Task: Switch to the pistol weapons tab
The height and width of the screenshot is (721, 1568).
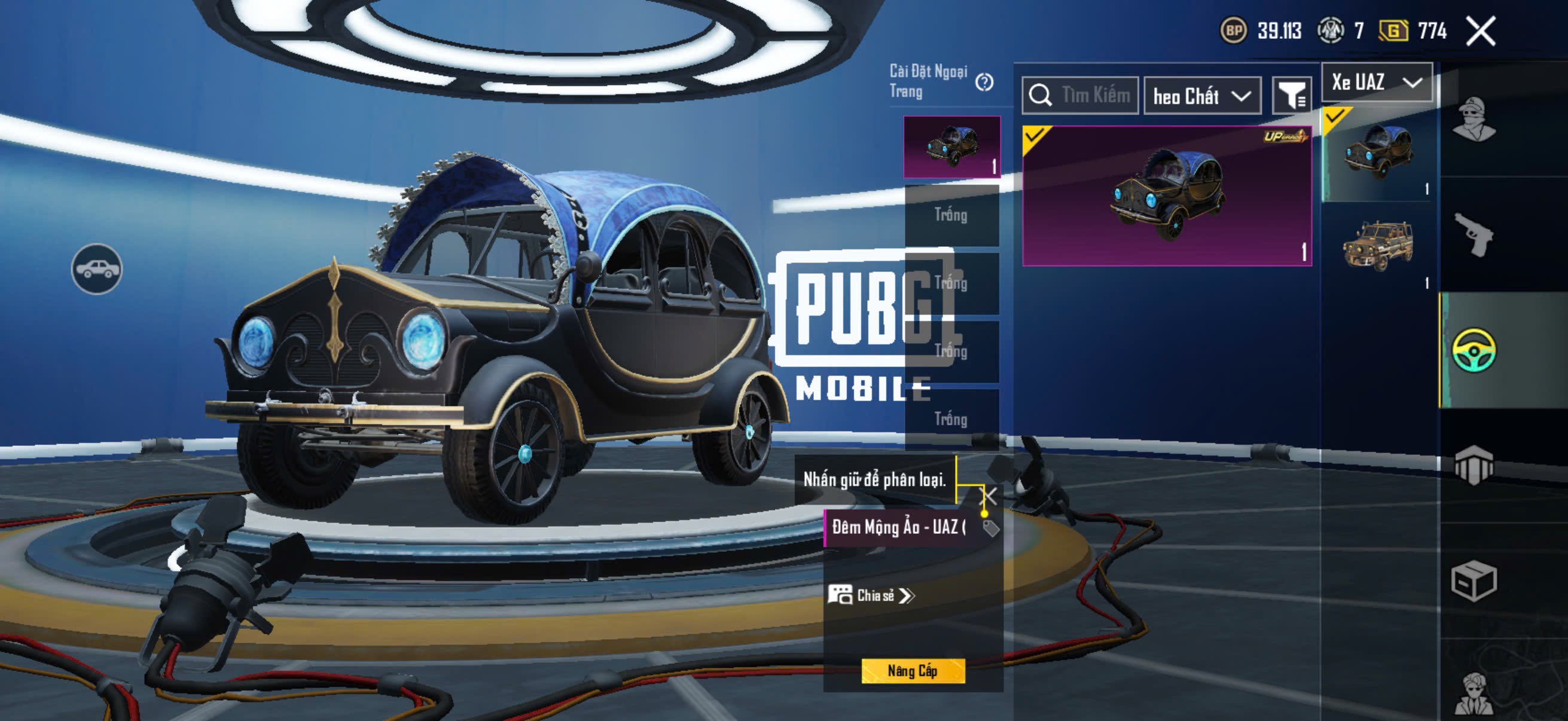Action: coord(1473,235)
